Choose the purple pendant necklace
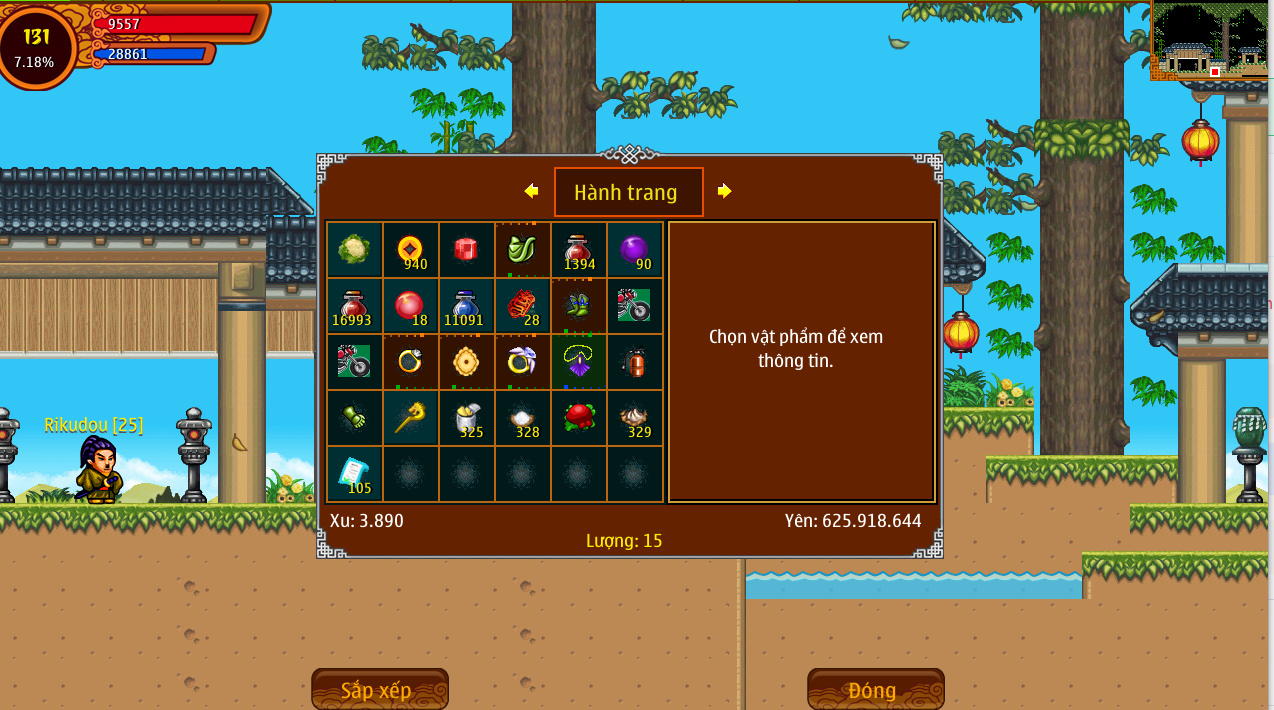Viewport: 1274px width, 710px height. [x=578, y=362]
